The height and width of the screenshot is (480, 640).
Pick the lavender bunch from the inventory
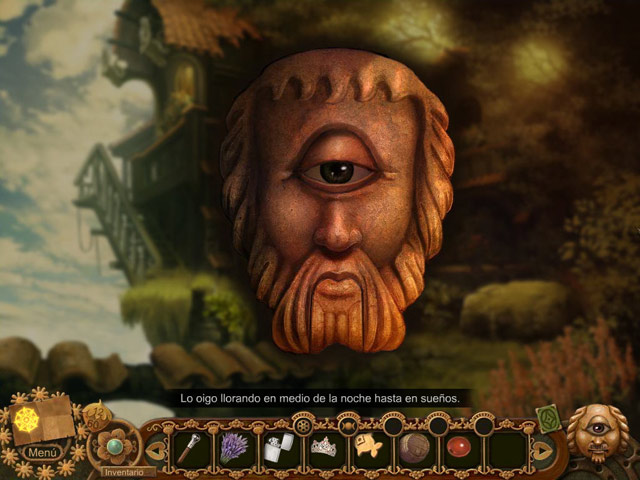click(x=233, y=446)
